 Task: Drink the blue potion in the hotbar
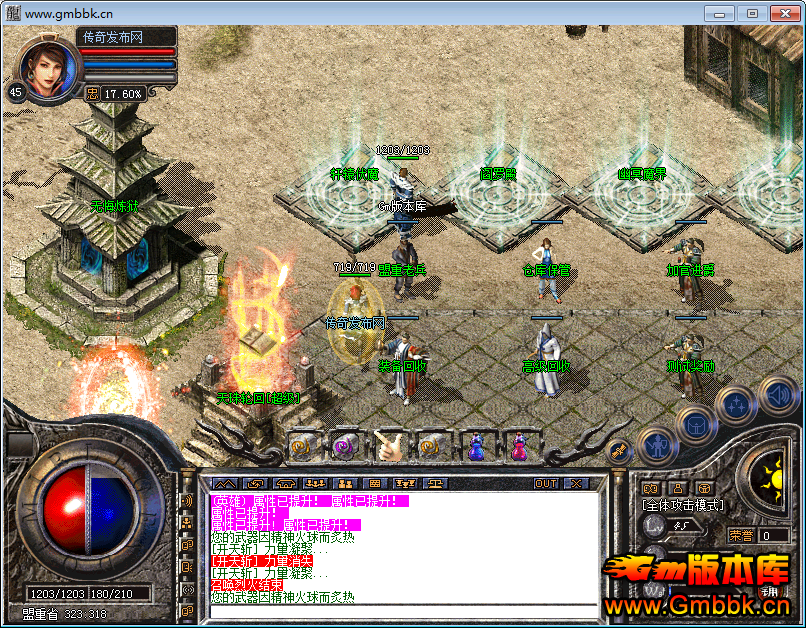[476, 446]
